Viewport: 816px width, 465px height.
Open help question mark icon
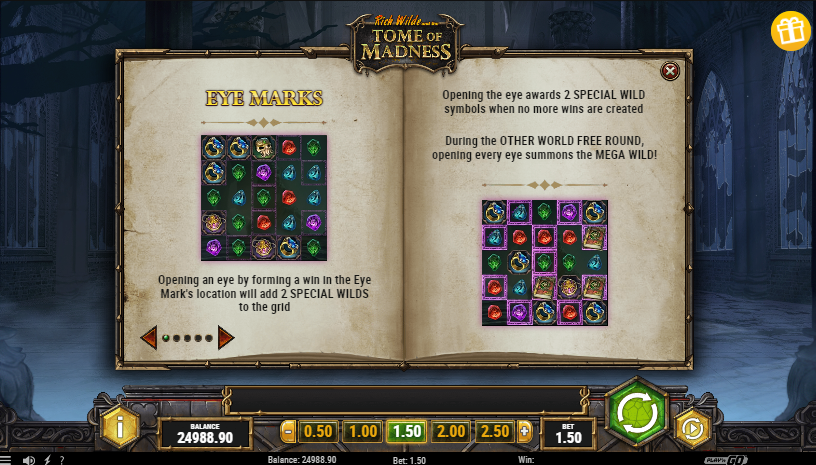tap(62, 460)
